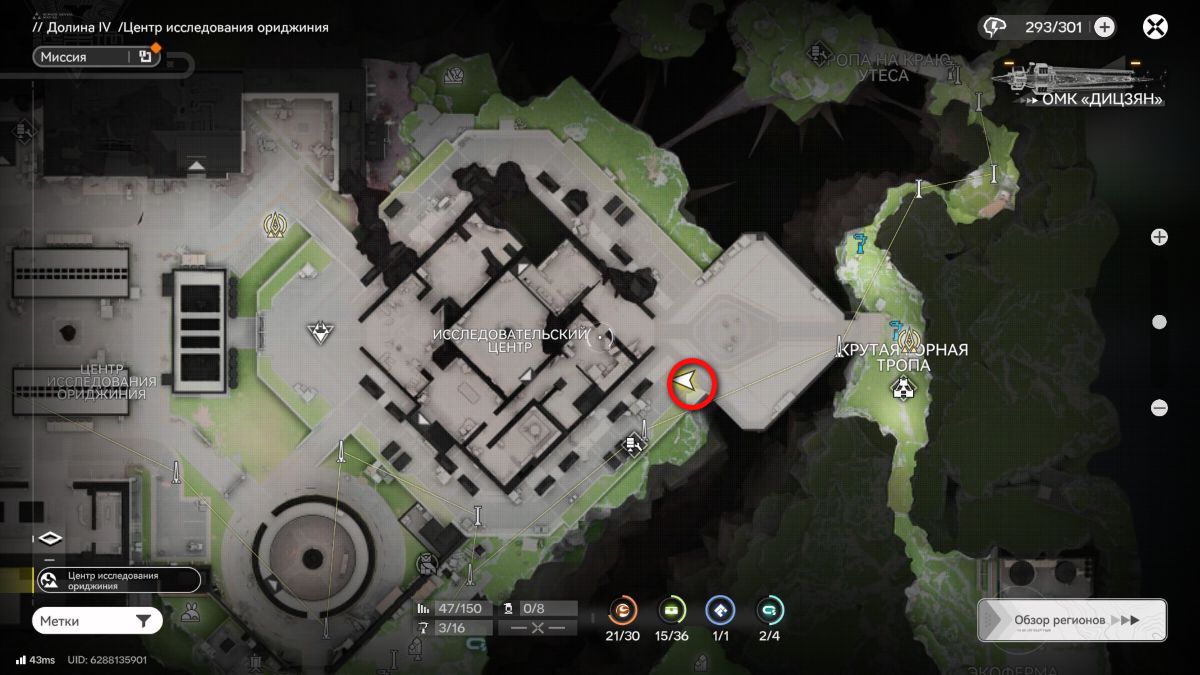This screenshot has height=675, width=1200.
Task: Show the blue 1/1 collectible tracker
Action: [x=720, y=610]
